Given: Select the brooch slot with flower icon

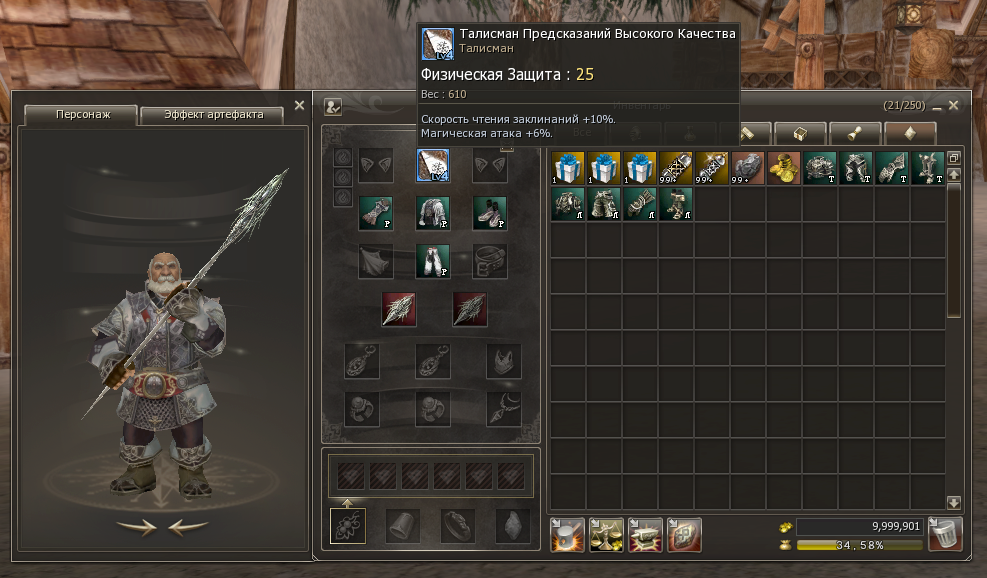Looking at the screenshot, I should pyautogui.click(x=348, y=525).
